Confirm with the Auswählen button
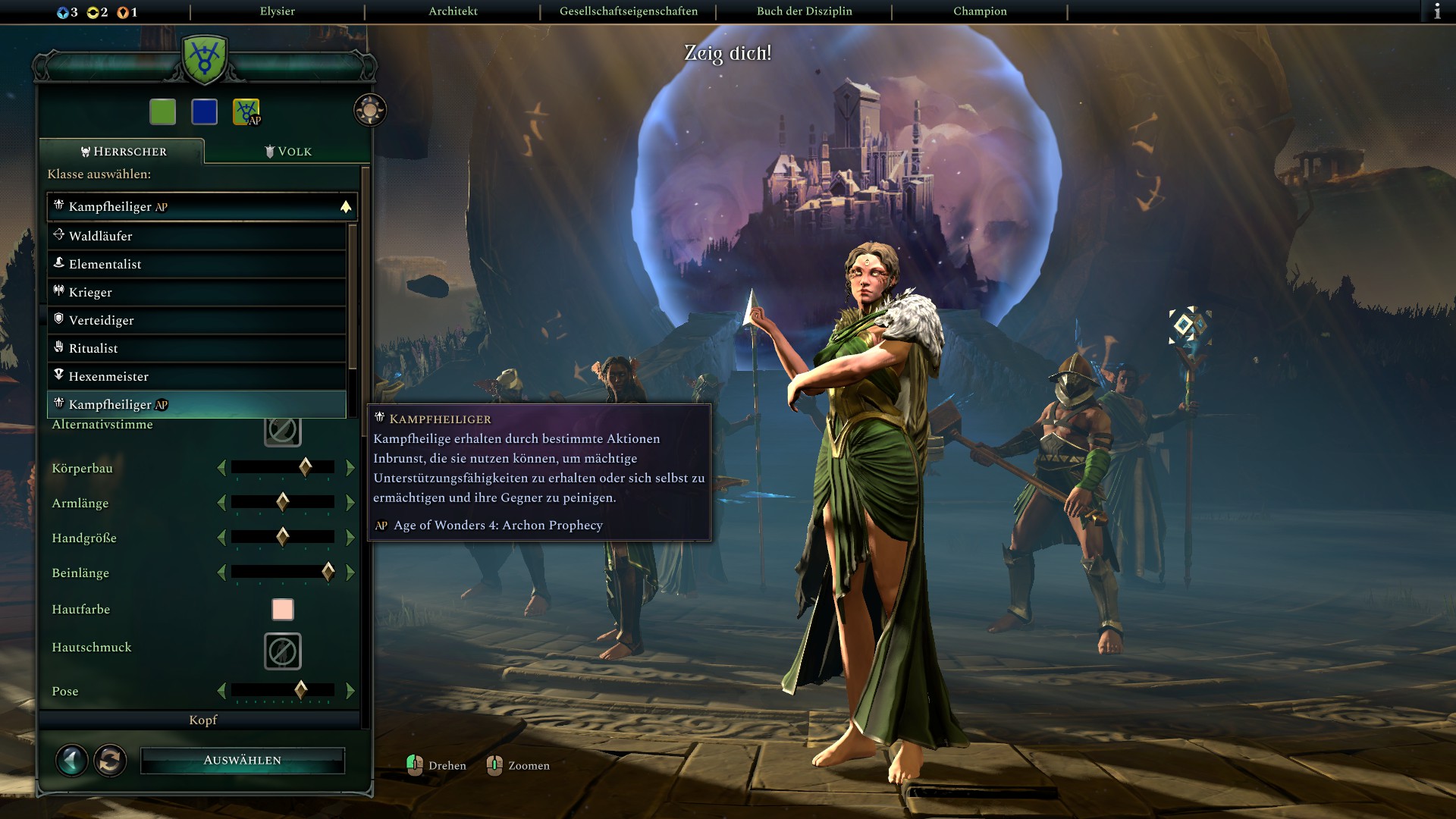1456x819 pixels. (243, 760)
